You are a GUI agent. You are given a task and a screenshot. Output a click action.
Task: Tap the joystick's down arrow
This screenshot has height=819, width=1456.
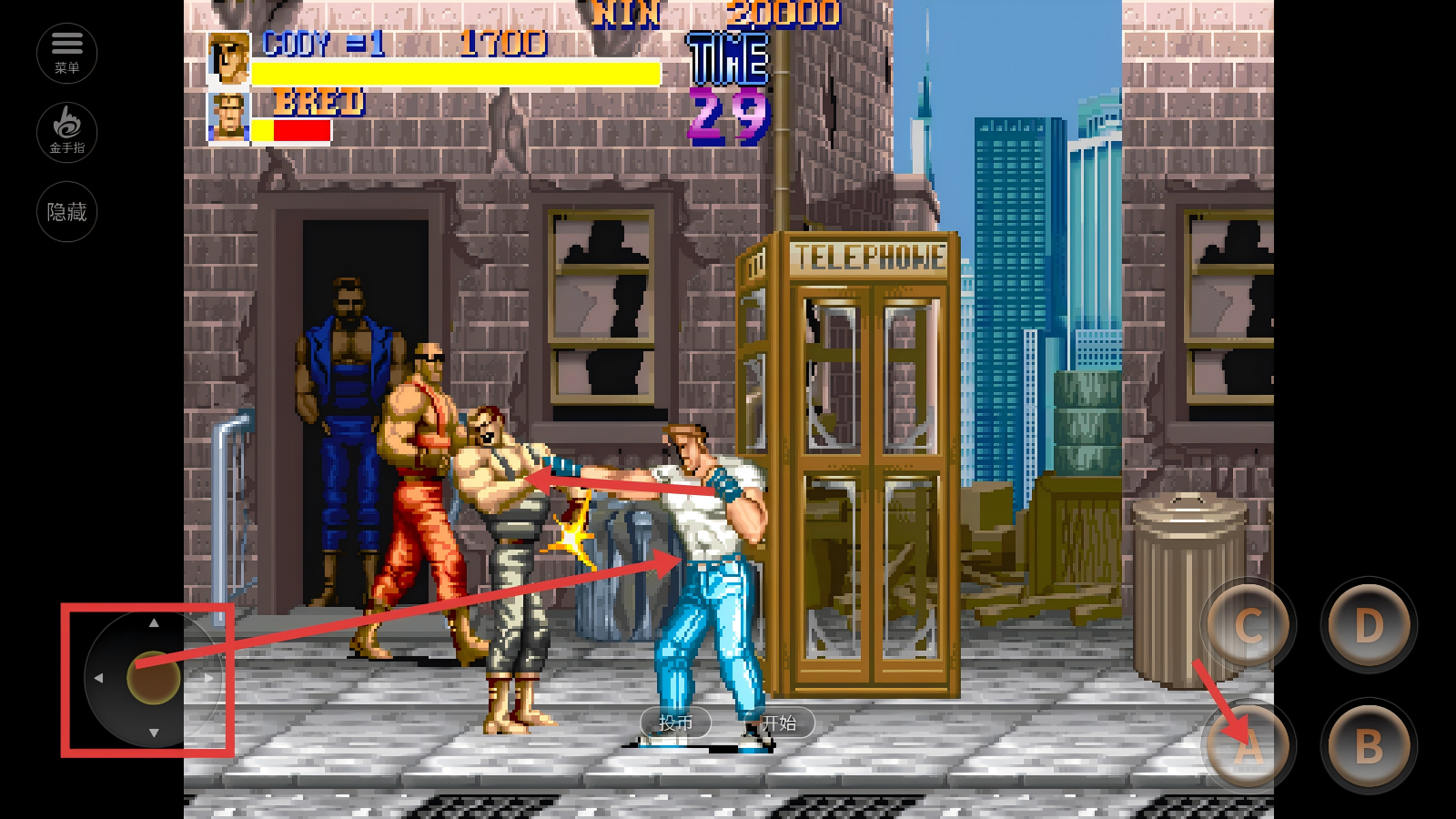154,733
